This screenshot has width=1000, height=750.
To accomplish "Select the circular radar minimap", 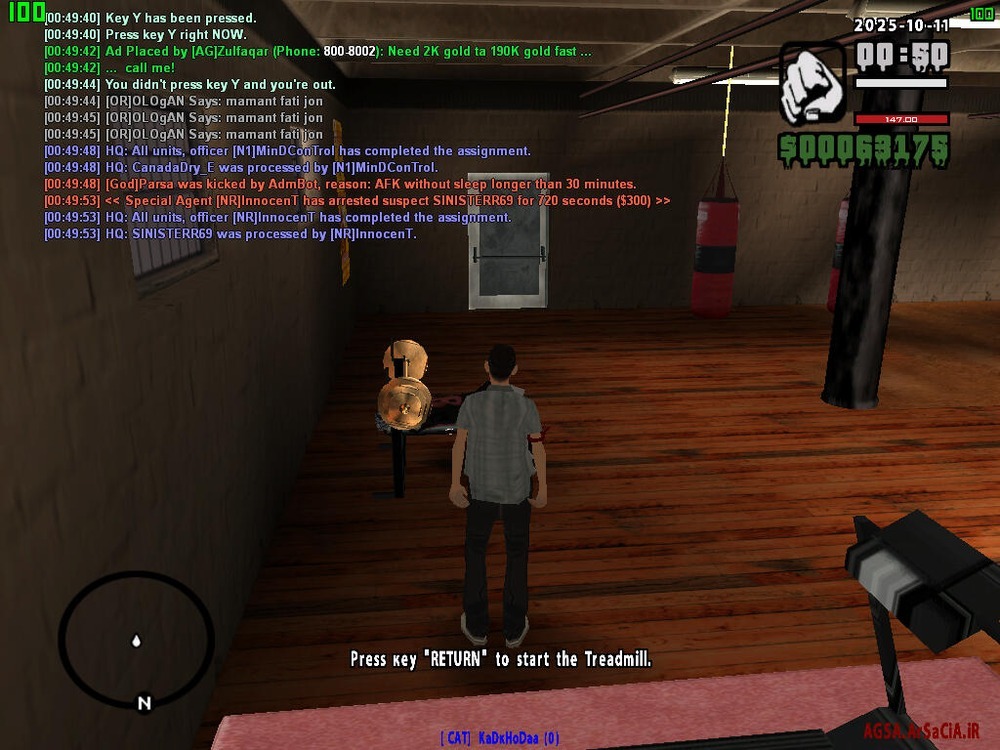I will click(x=136, y=640).
